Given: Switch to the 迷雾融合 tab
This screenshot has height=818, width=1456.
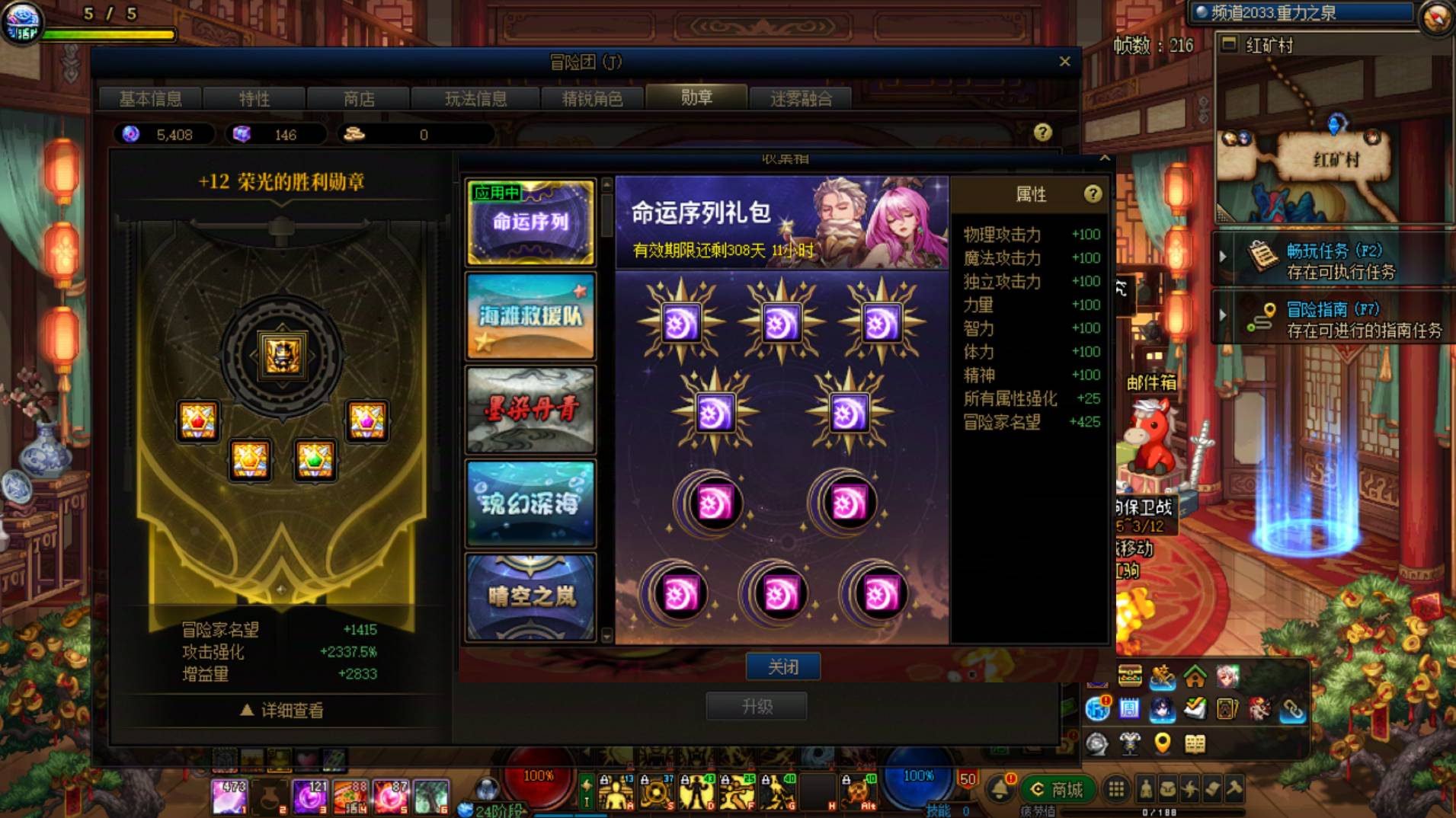Looking at the screenshot, I should pyautogui.click(x=802, y=98).
